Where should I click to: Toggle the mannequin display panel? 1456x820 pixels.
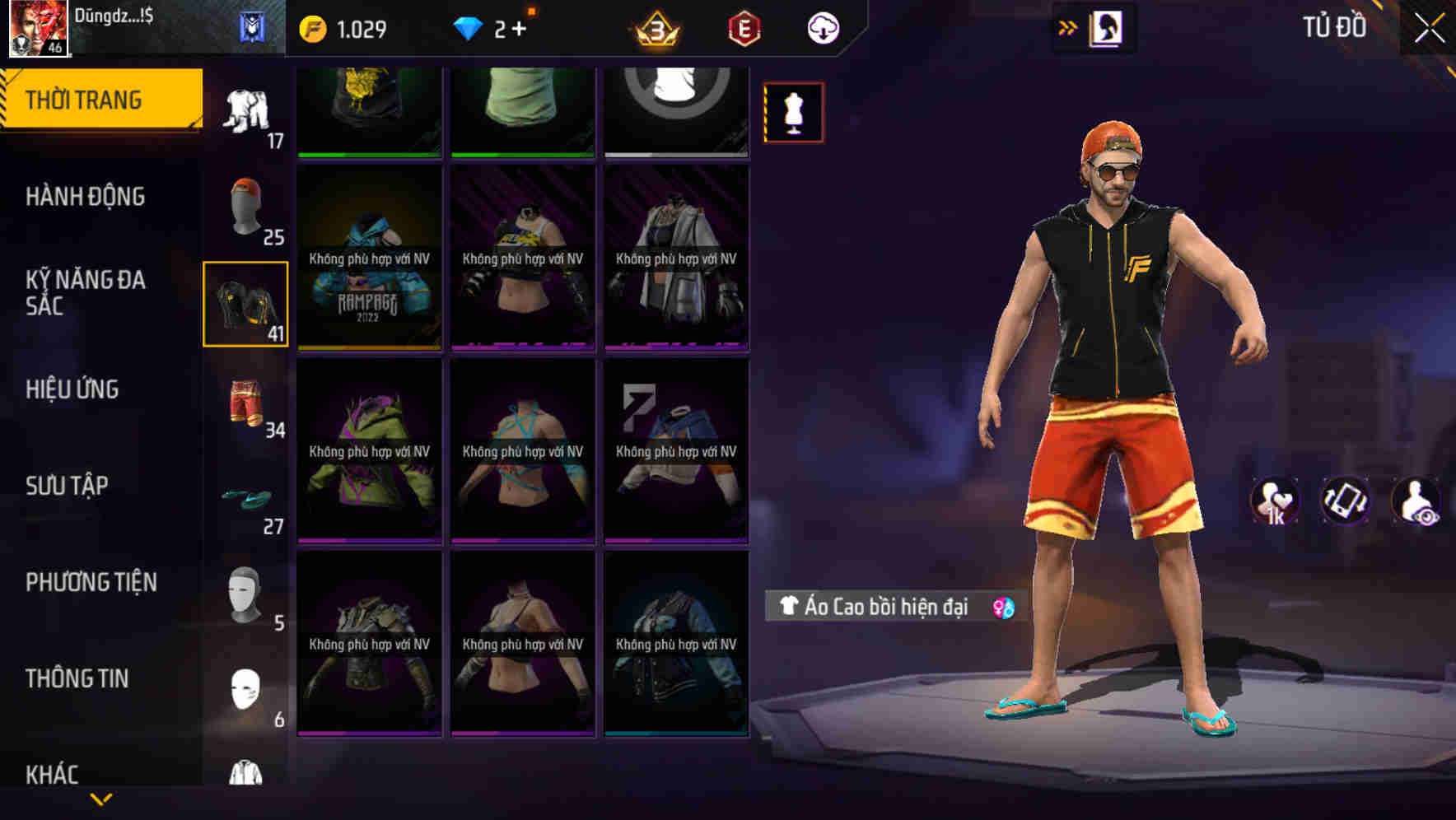pyautogui.click(x=793, y=112)
